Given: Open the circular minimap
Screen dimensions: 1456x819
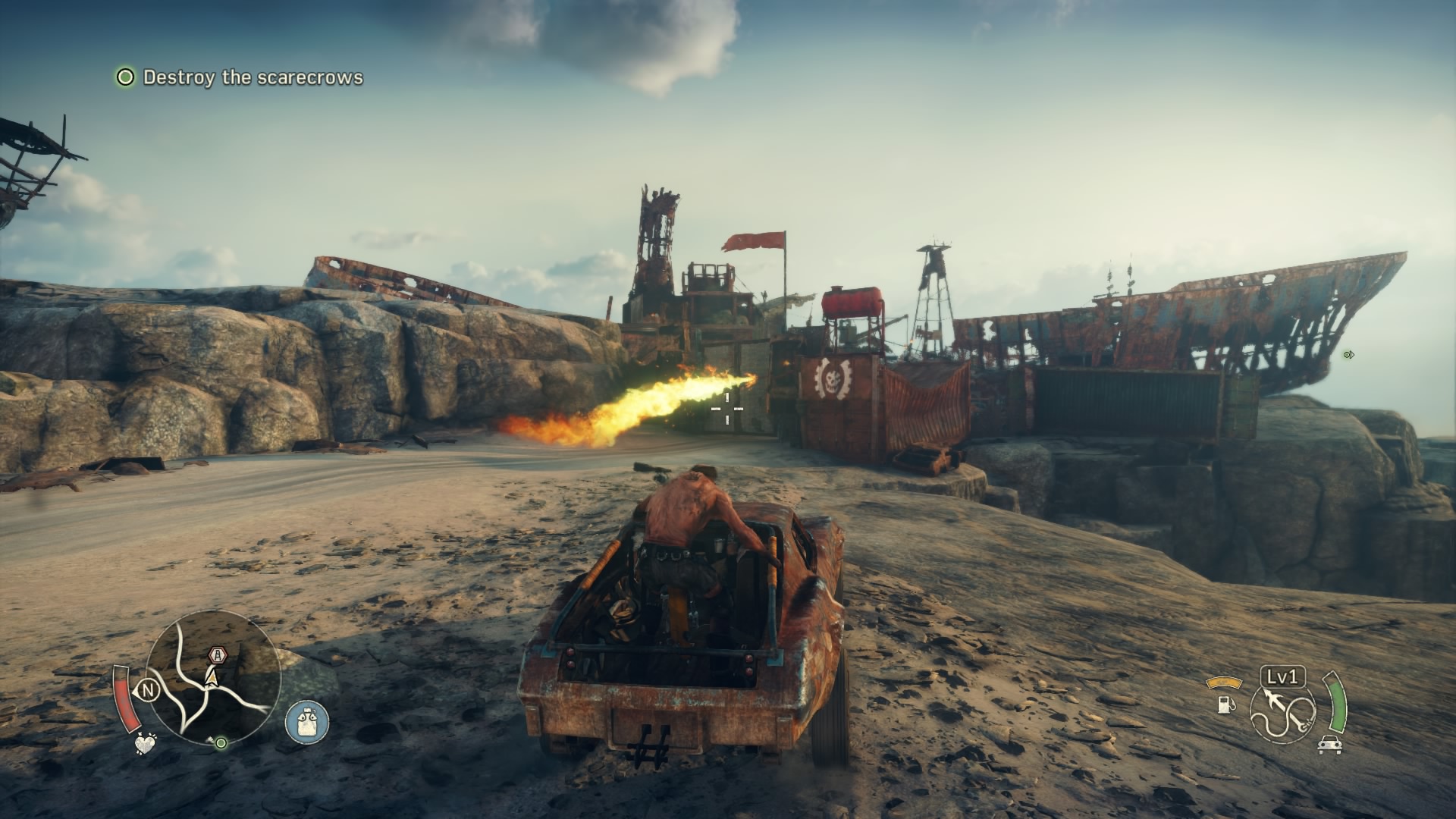Looking at the screenshot, I should click(x=213, y=678).
